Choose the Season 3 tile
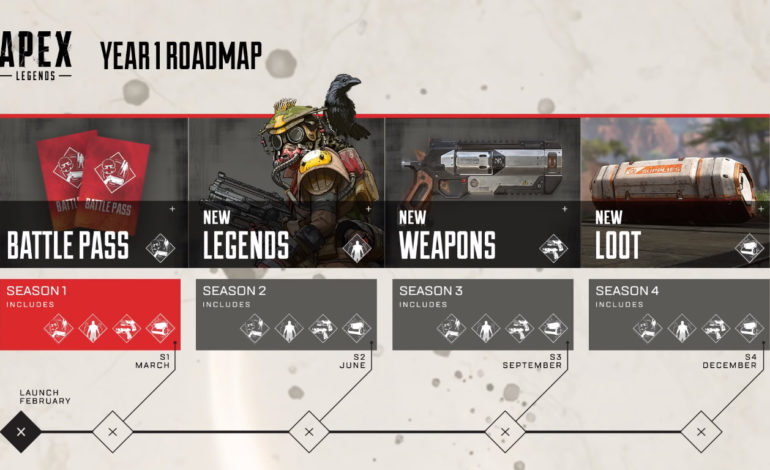This screenshot has width=770, height=470. pyautogui.click(x=482, y=314)
